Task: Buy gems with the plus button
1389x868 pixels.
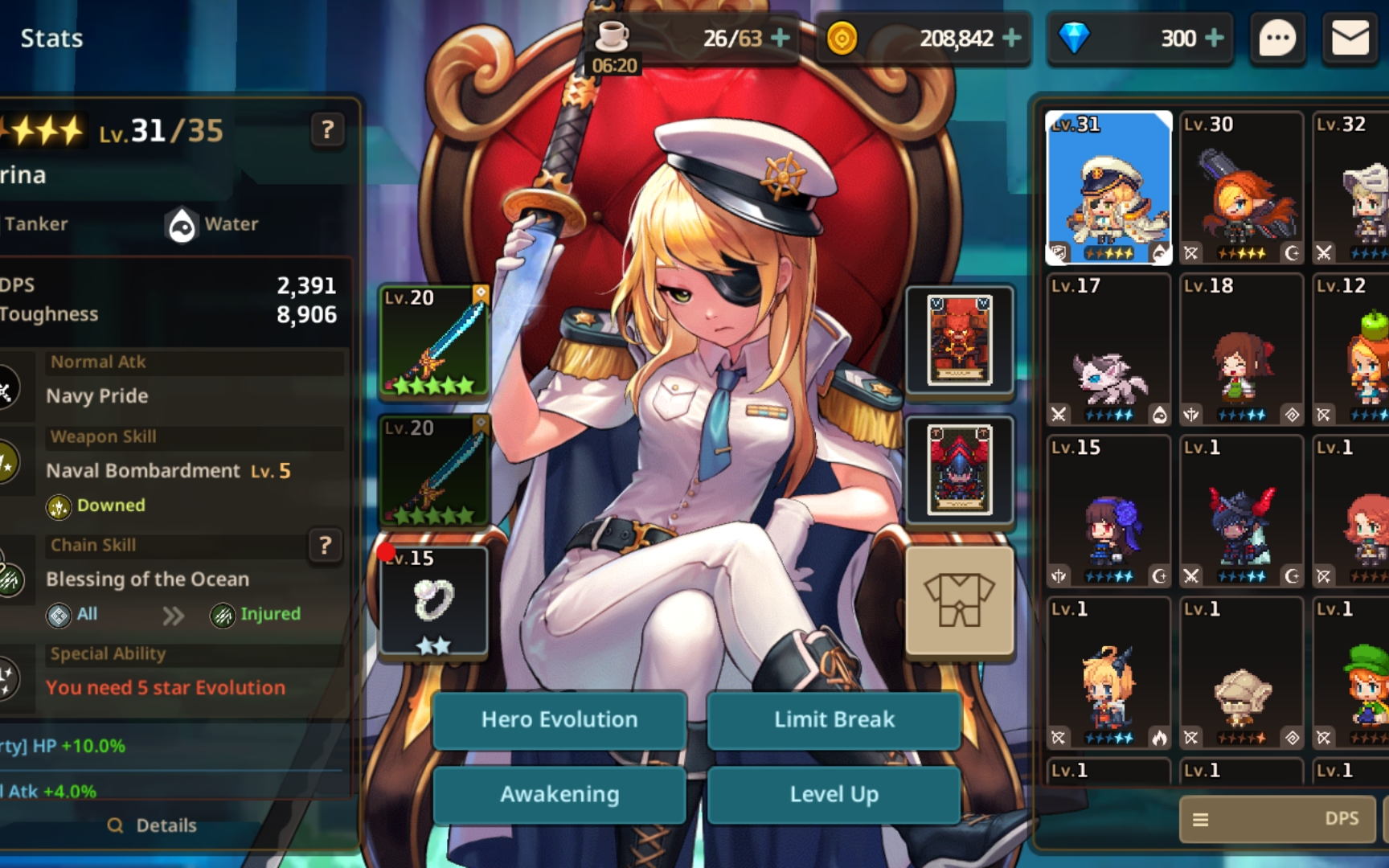Action: click(x=1215, y=38)
